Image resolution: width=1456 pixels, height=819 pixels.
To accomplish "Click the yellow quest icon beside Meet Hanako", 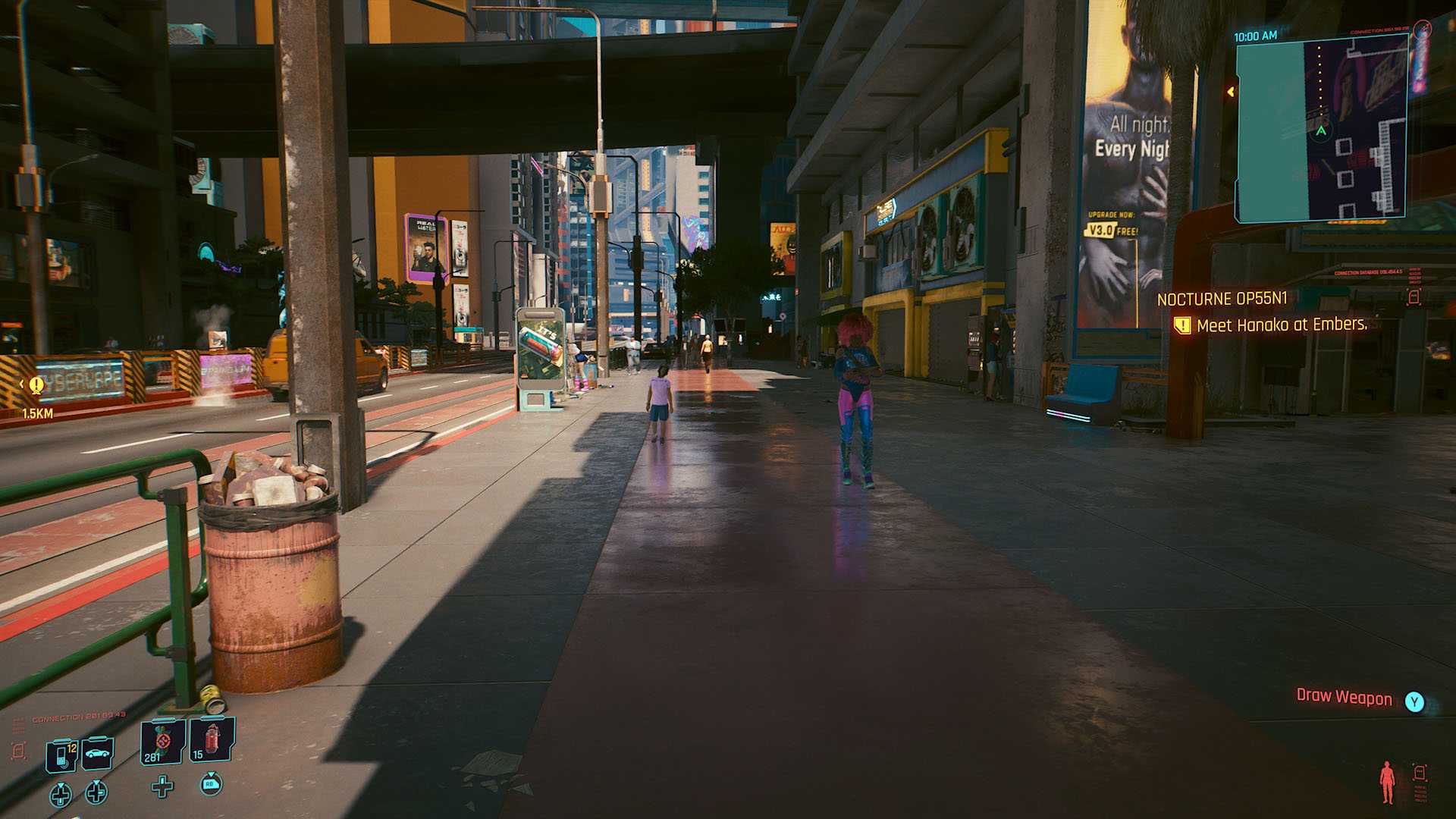I will (1181, 326).
